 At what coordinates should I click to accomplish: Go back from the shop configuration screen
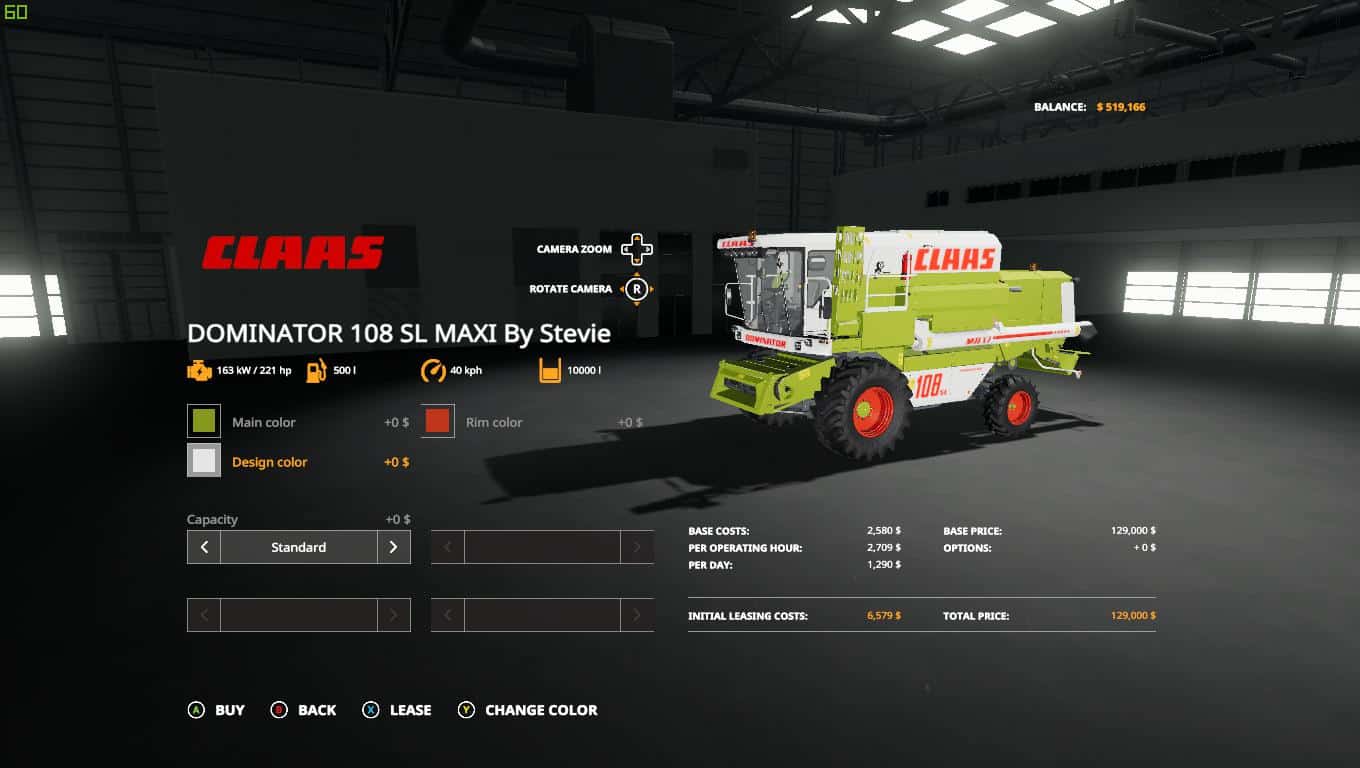point(304,710)
